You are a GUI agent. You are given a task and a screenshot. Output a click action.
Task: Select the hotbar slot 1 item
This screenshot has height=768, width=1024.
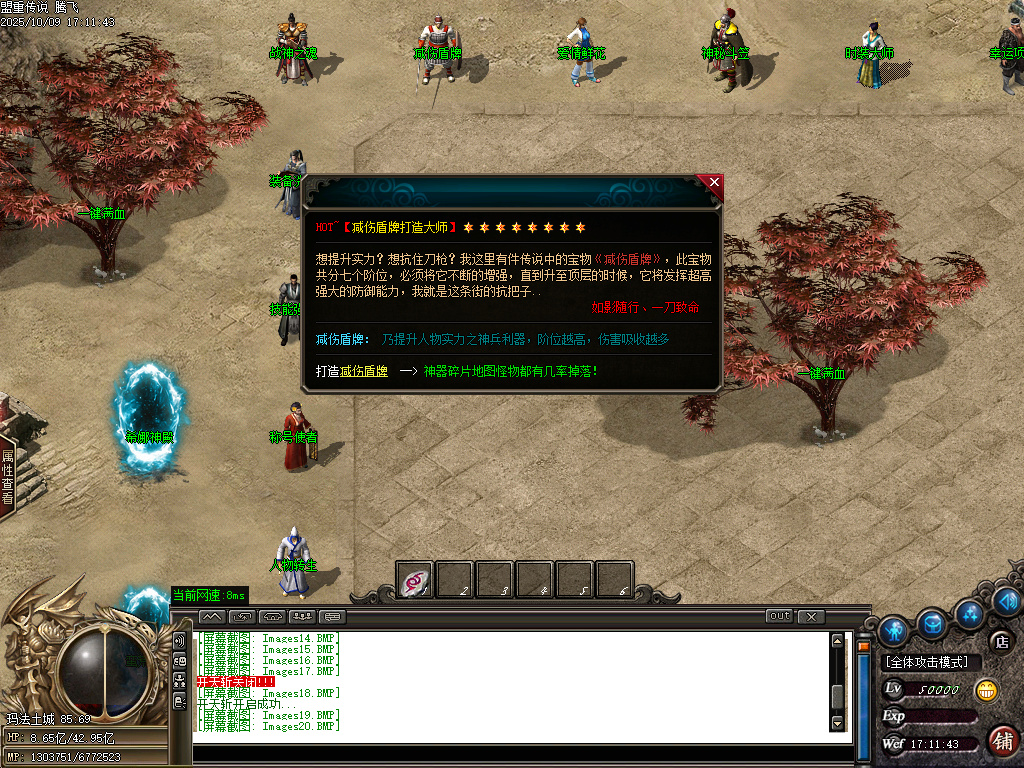415,580
